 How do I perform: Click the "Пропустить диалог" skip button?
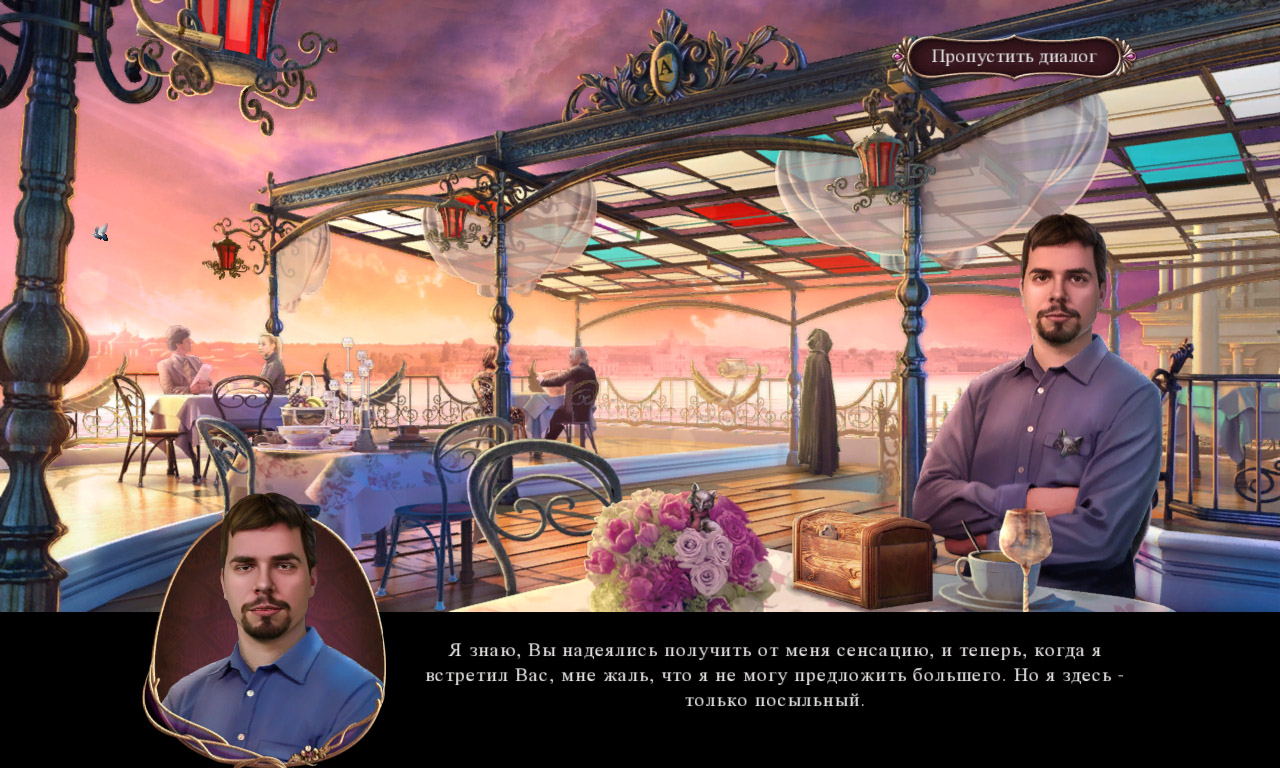point(1014,57)
